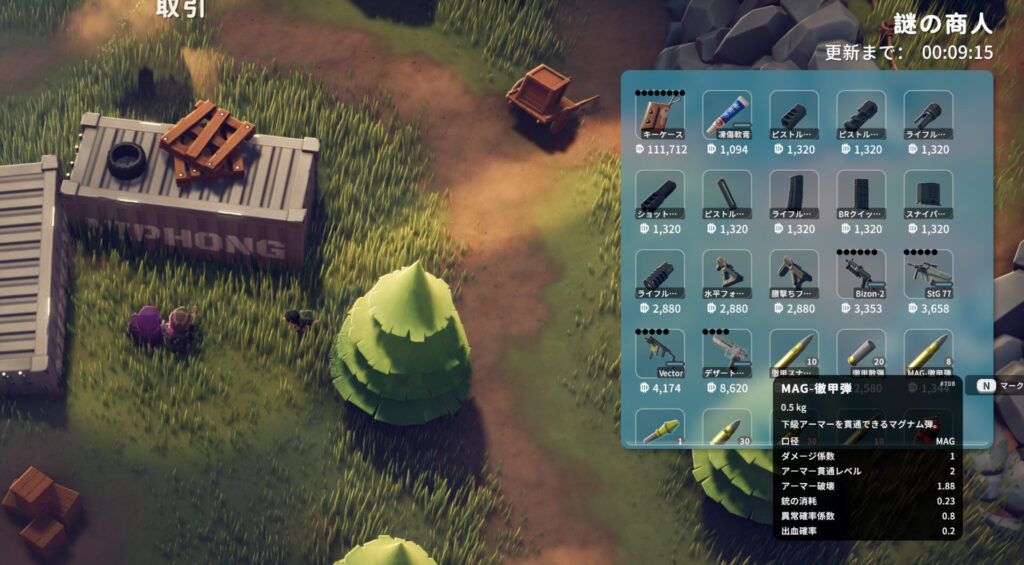Pick the shotgun shell stack of 20
This screenshot has height=565, width=1024.
861,353
